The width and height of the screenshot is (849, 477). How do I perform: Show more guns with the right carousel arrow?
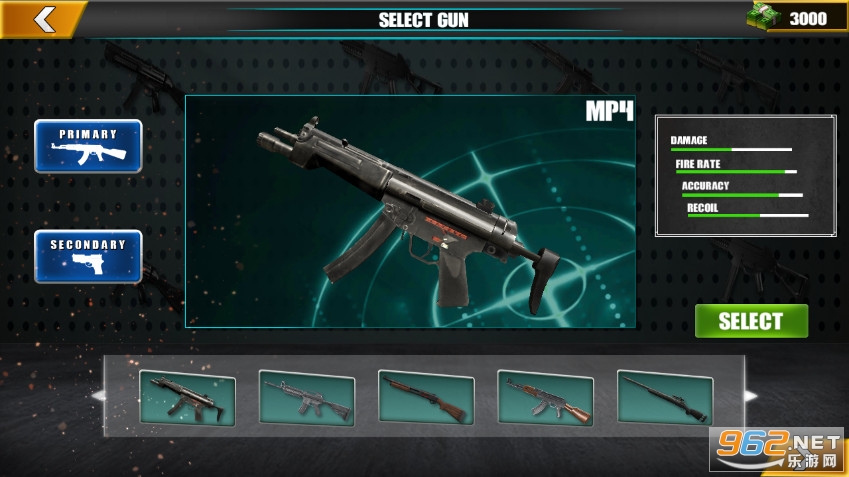(x=751, y=396)
